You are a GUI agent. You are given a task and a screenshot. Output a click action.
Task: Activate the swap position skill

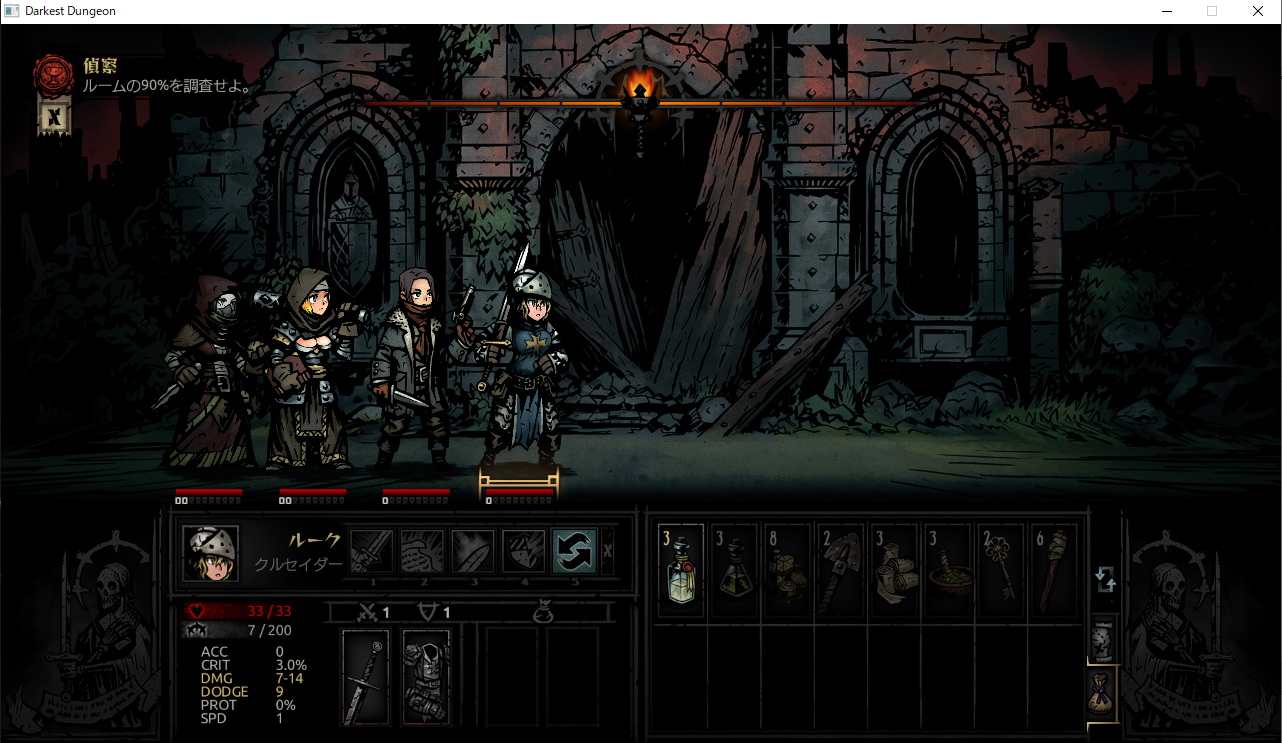click(574, 551)
